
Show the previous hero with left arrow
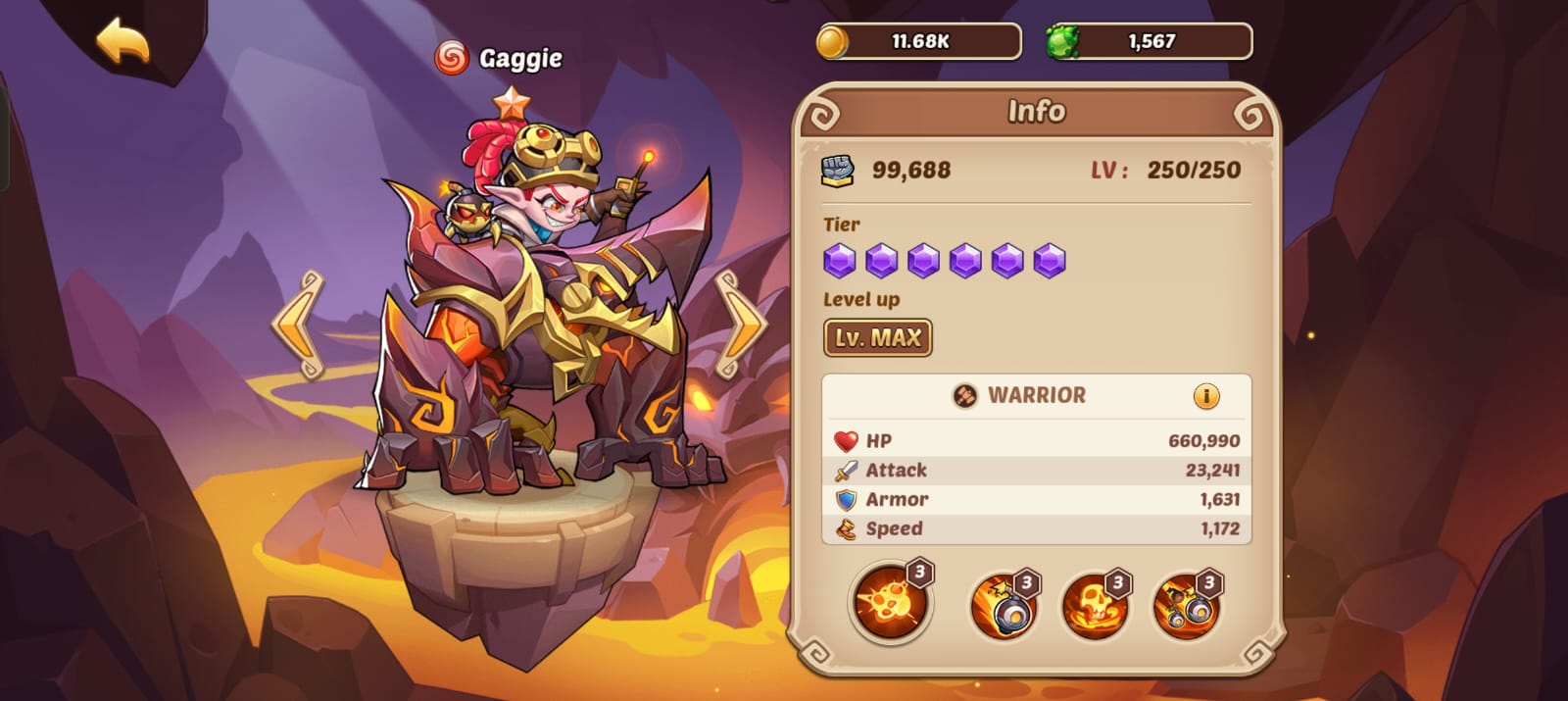(299, 325)
